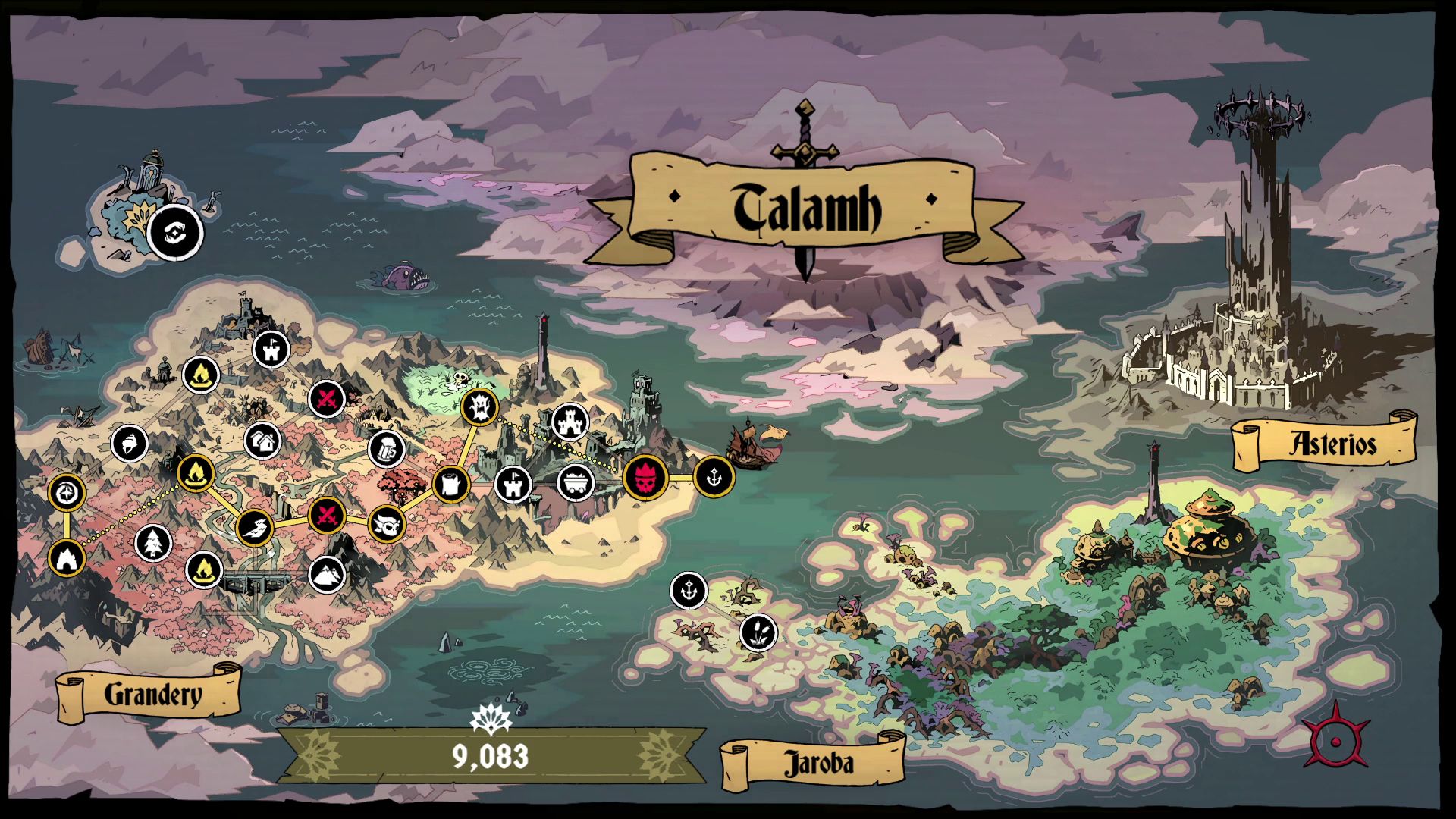The height and width of the screenshot is (819, 1456).
Task: Select the snowy mountain peaks node
Action: pos(328,573)
